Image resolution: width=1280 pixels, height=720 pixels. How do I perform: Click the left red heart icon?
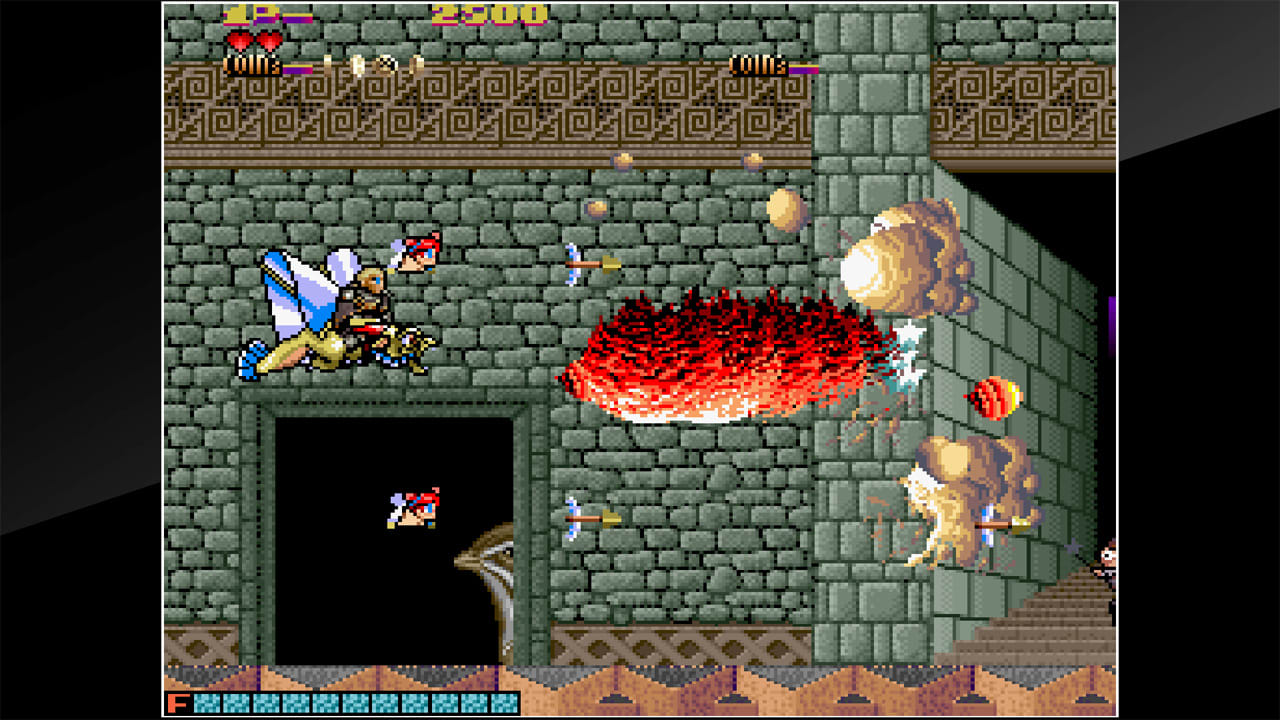[x=240, y=41]
